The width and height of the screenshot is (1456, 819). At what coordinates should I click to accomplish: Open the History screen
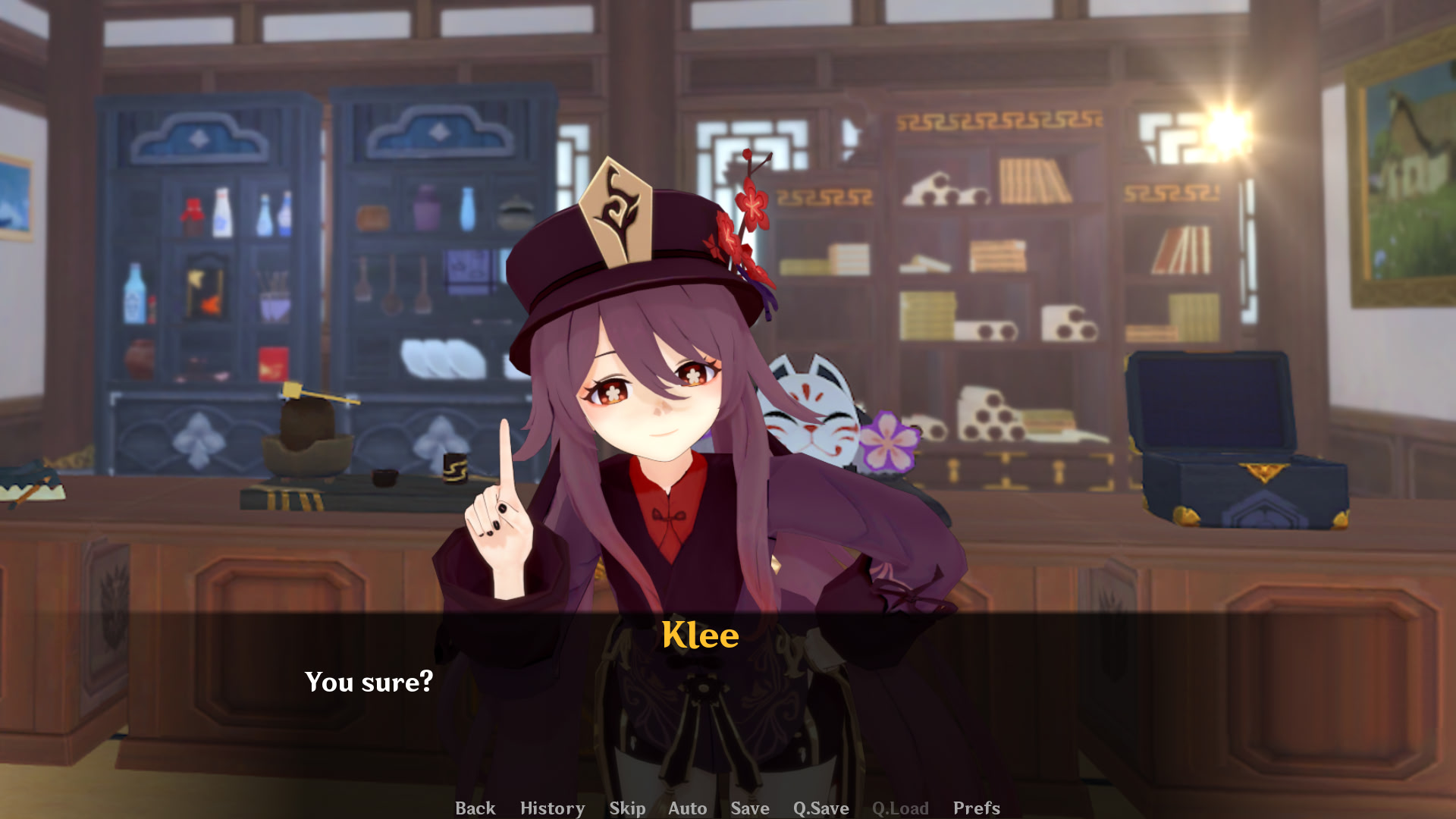pyautogui.click(x=552, y=808)
